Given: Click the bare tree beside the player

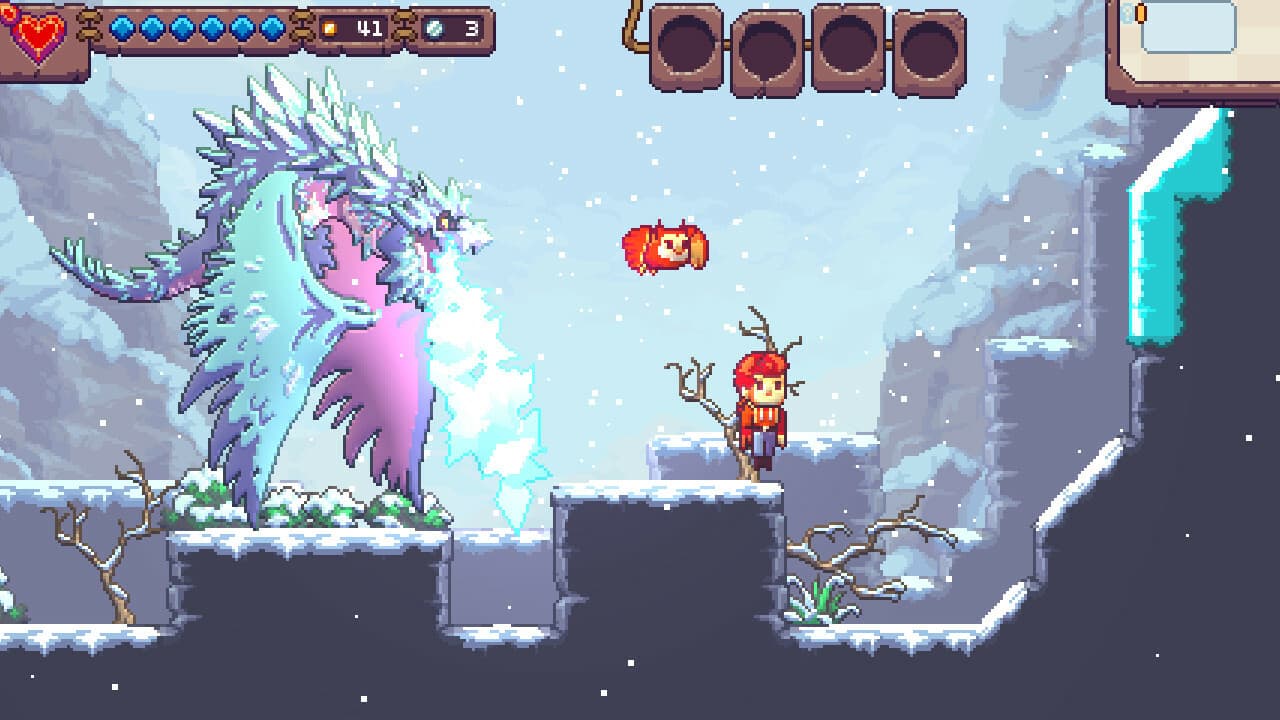Looking at the screenshot, I should 705,400.
